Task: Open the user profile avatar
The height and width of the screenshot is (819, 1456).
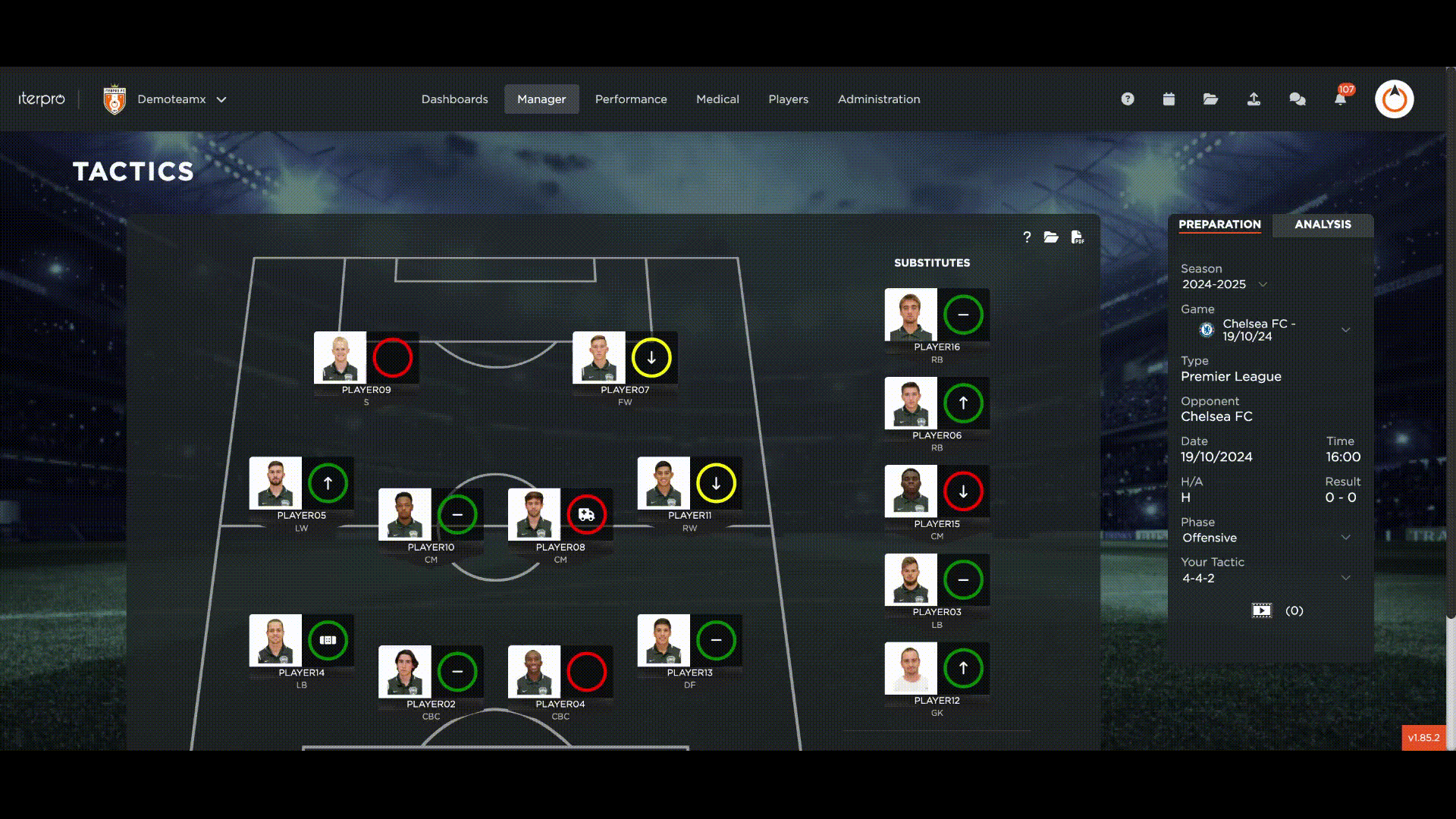Action: (x=1394, y=99)
